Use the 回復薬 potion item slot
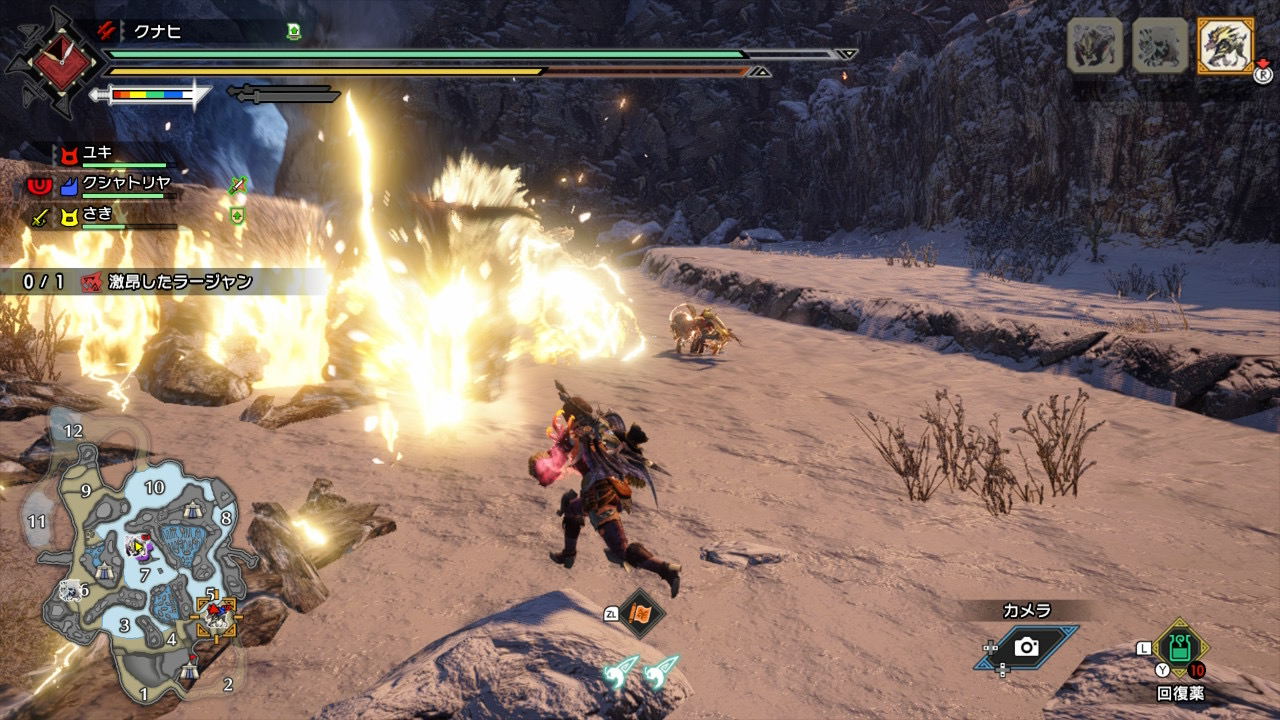This screenshot has width=1280, height=720. pos(1180,648)
